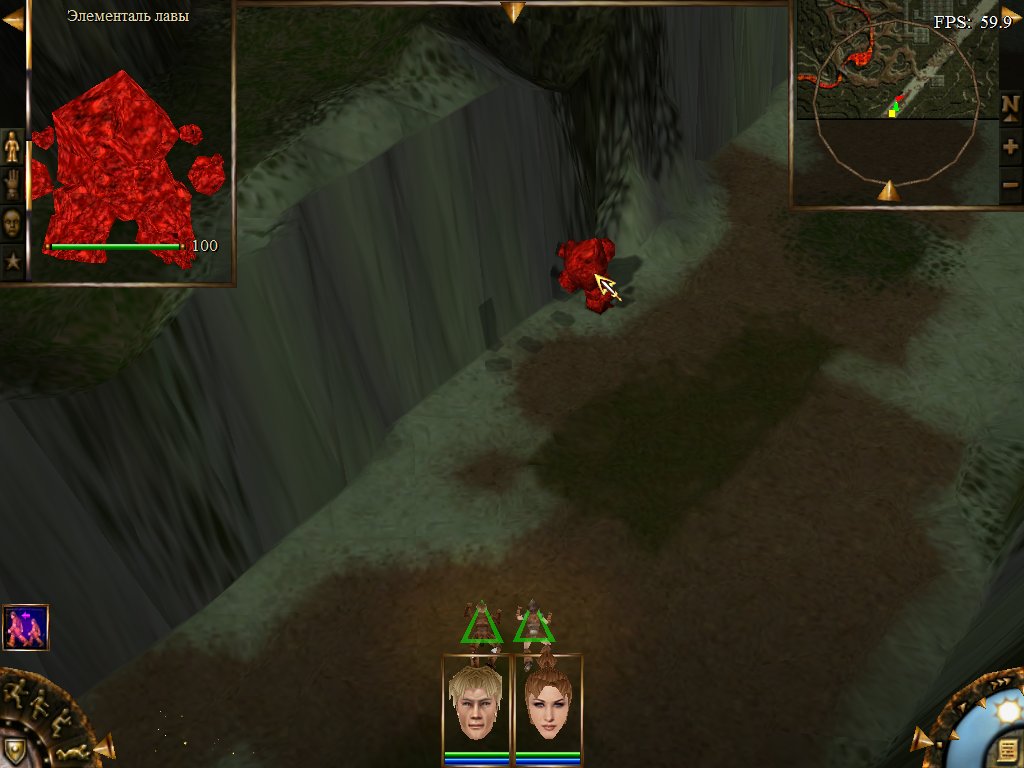Choose the running movement mode
The width and height of the screenshot is (1024, 768).
pyautogui.click(x=15, y=691)
